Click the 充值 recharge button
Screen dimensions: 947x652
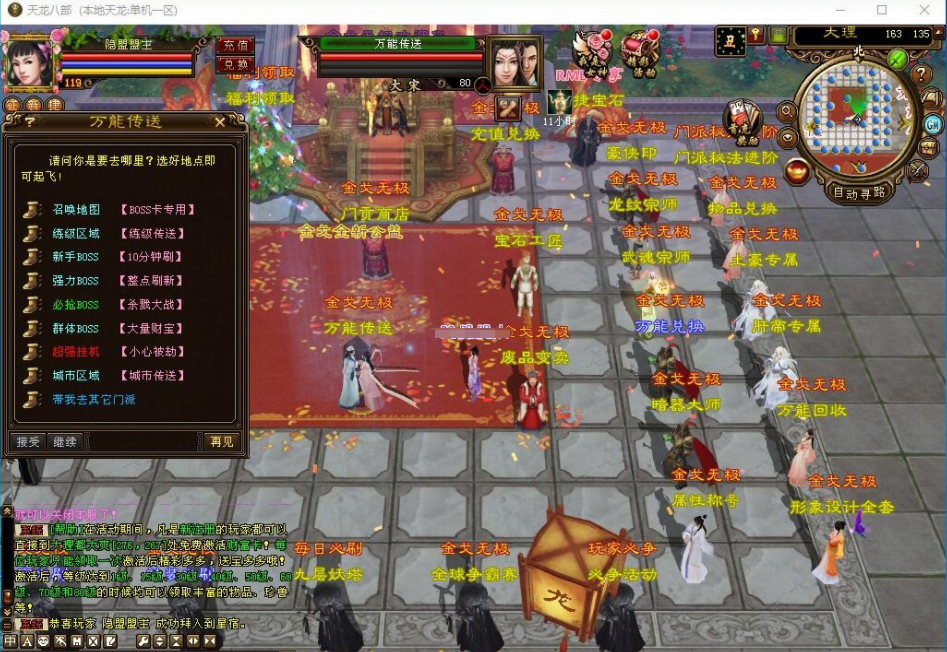[x=235, y=45]
